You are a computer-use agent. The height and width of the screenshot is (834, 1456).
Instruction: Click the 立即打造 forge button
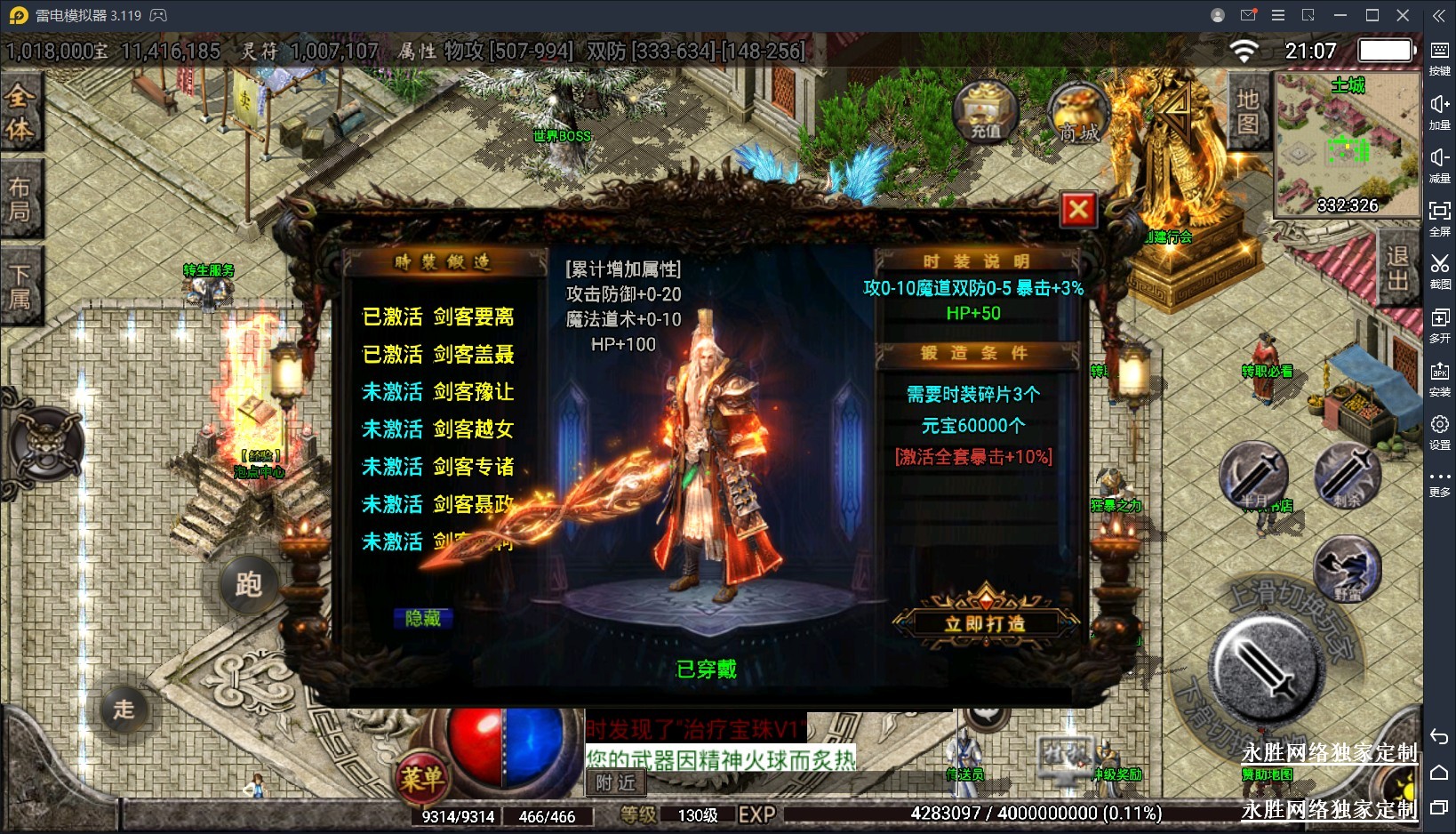coord(985,623)
